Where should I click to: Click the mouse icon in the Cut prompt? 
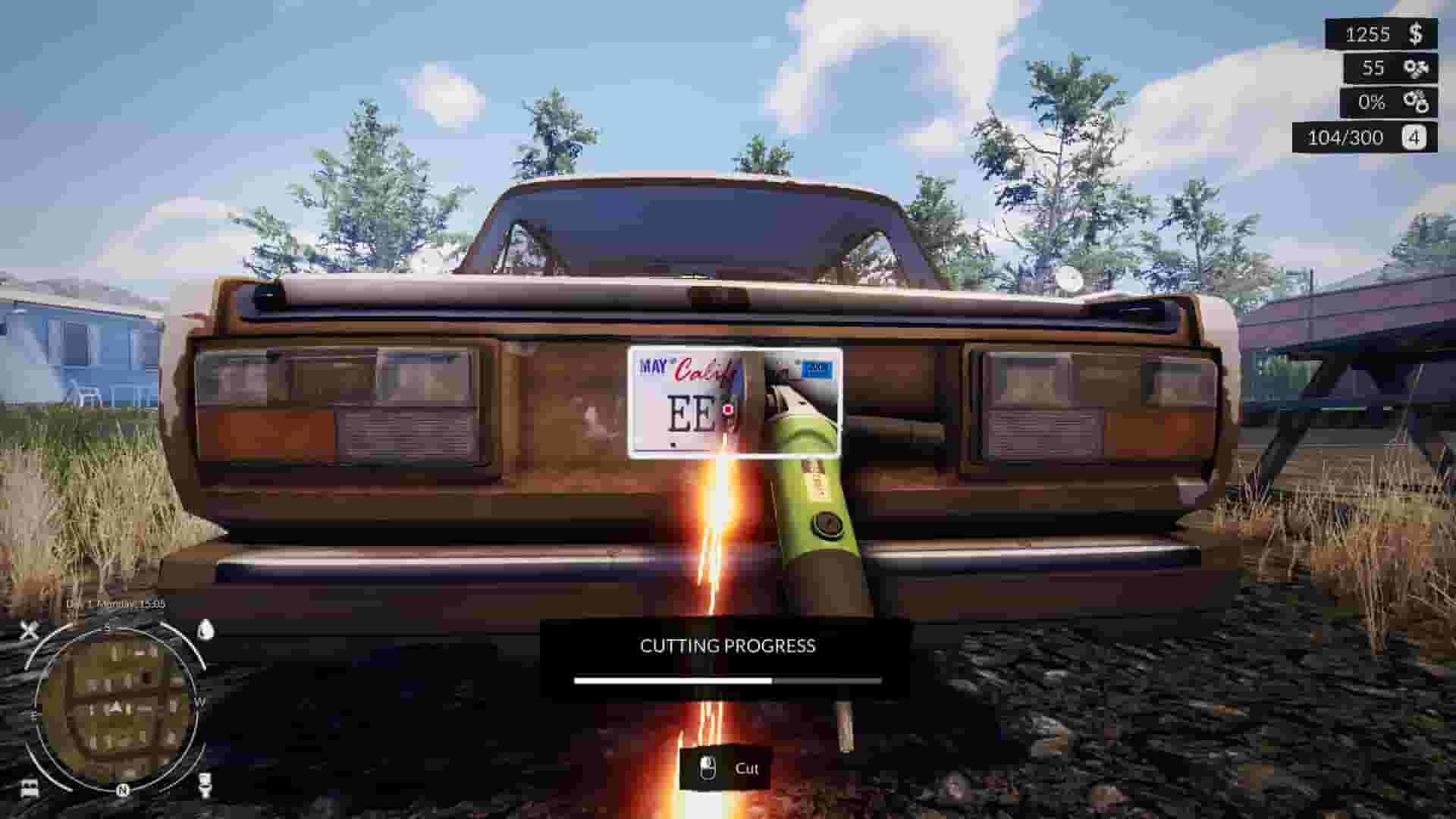(708, 768)
